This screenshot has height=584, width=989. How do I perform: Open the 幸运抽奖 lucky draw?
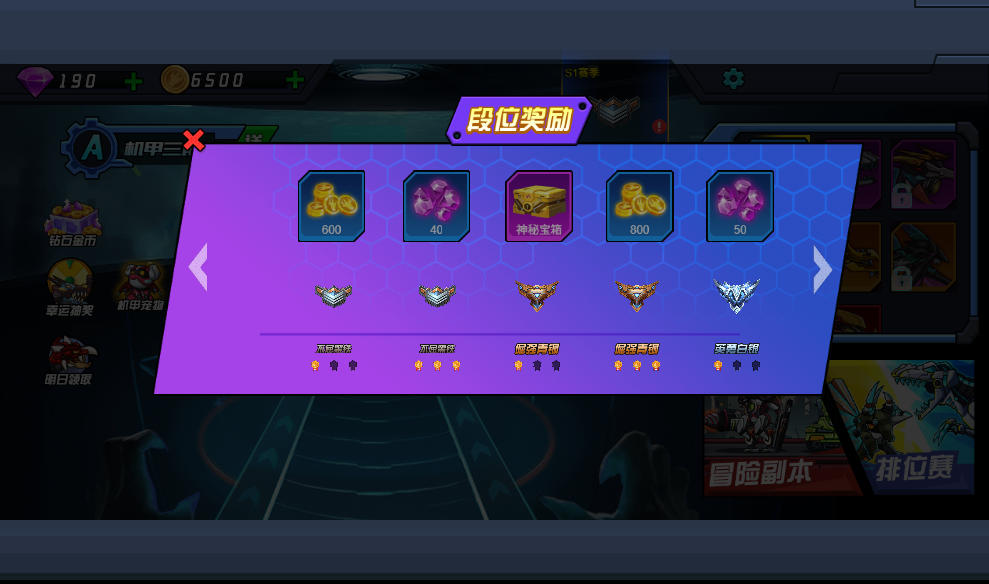coord(71,287)
